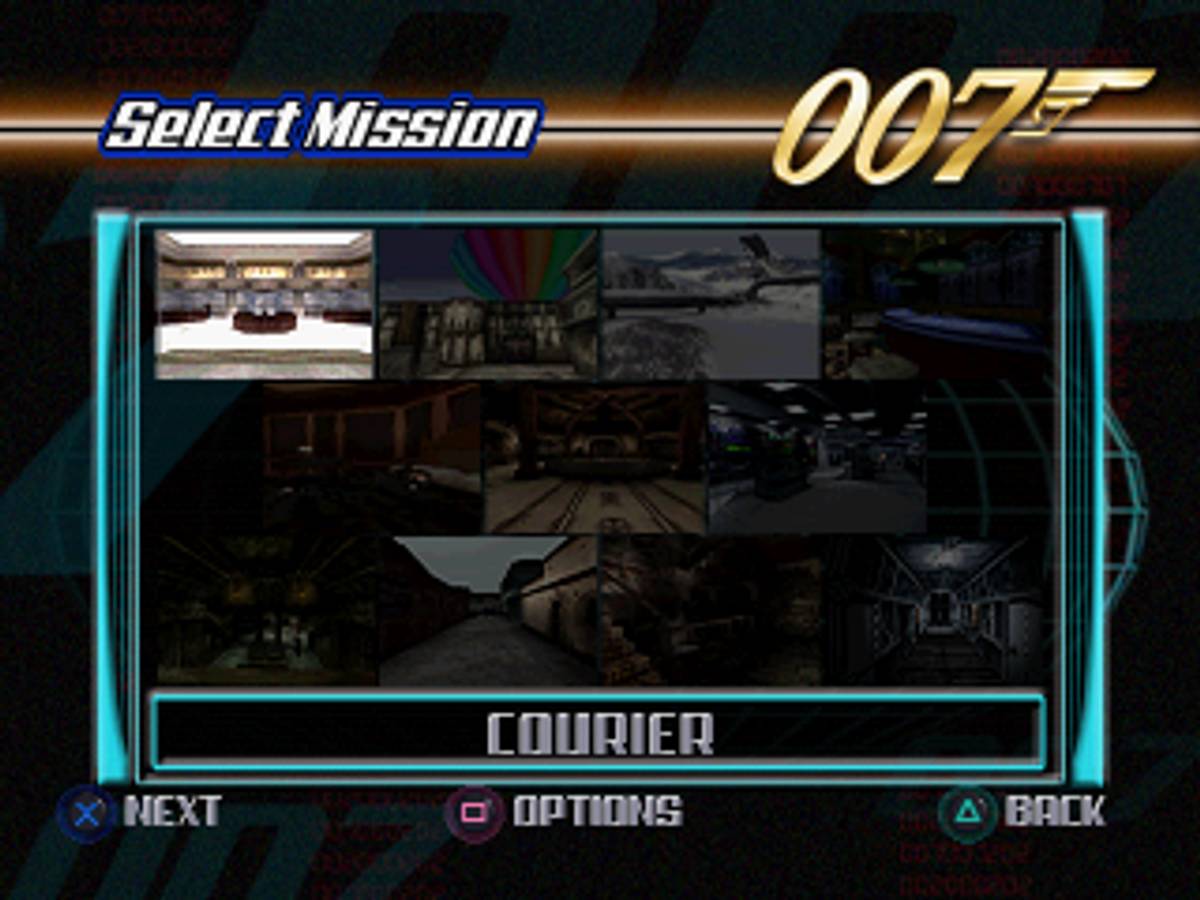The height and width of the screenshot is (900, 1200).
Task: Pick the dim yellow-lit interior mission thumbnail
Action: click(x=267, y=610)
